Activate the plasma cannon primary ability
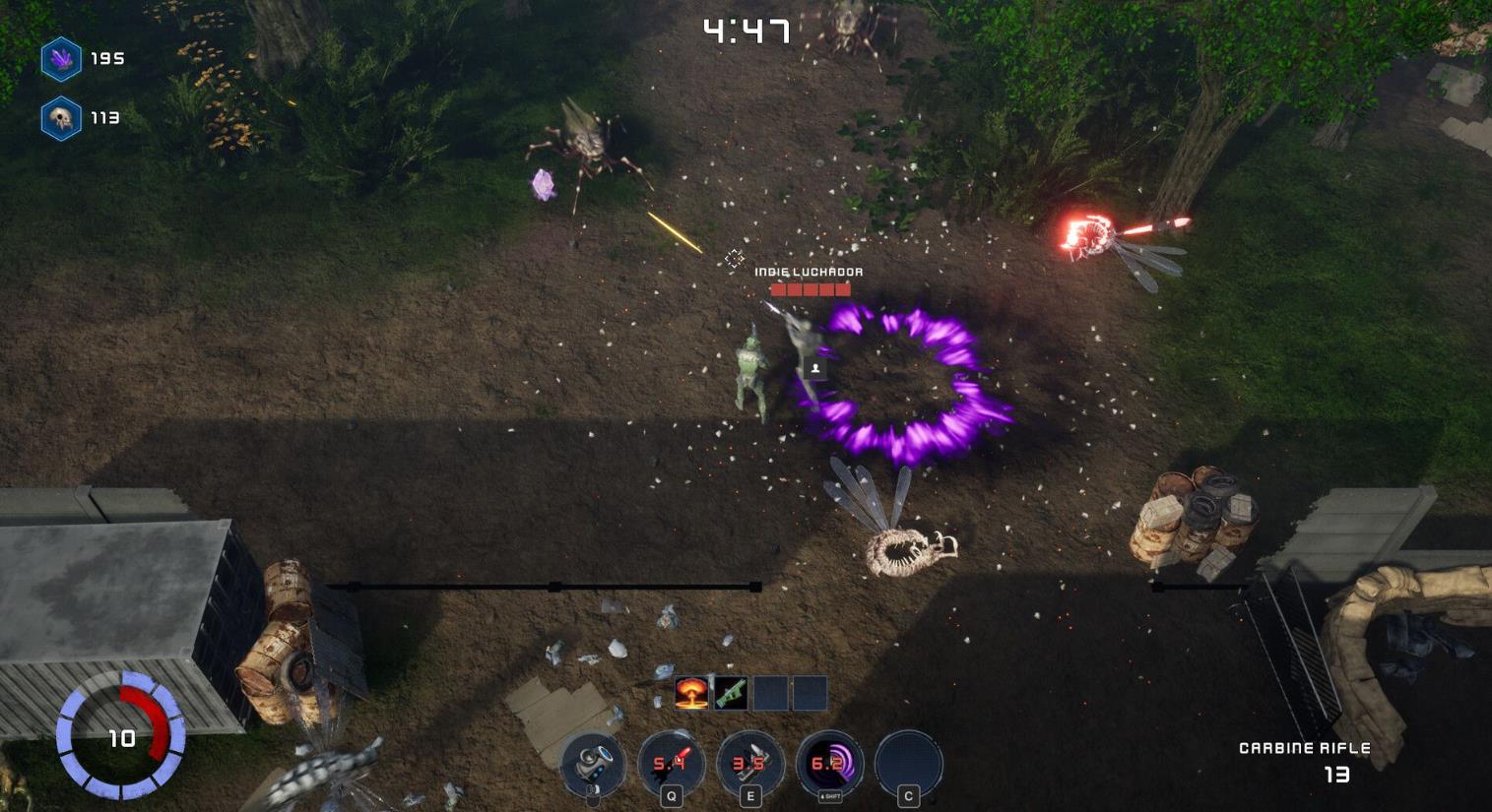This screenshot has width=1492, height=812. 593,763
